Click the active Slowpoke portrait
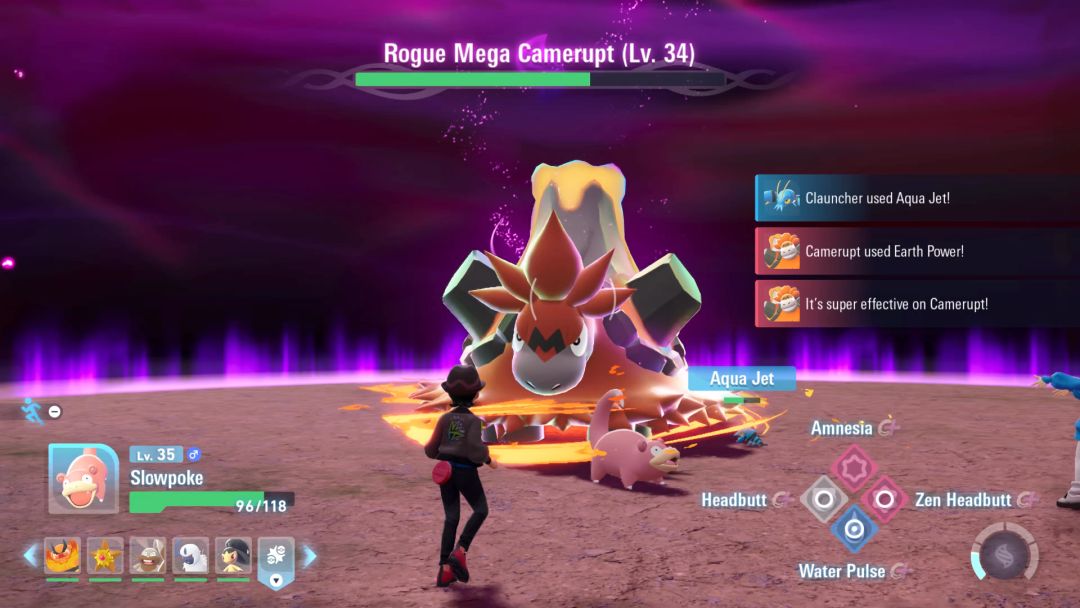Image resolution: width=1080 pixels, height=608 pixels. click(83, 478)
